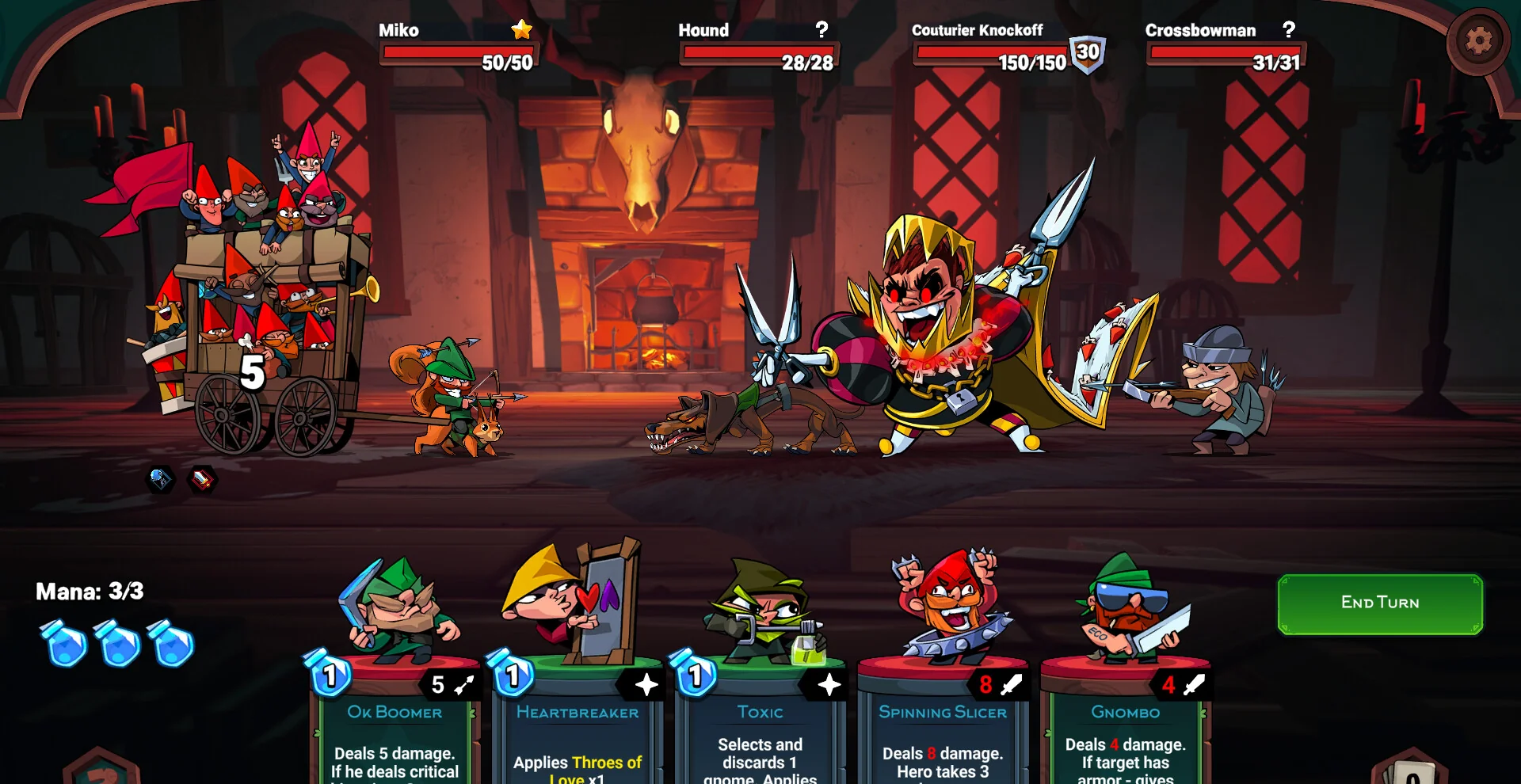
Task: Play the Heartbreaker card
Action: click(578, 713)
